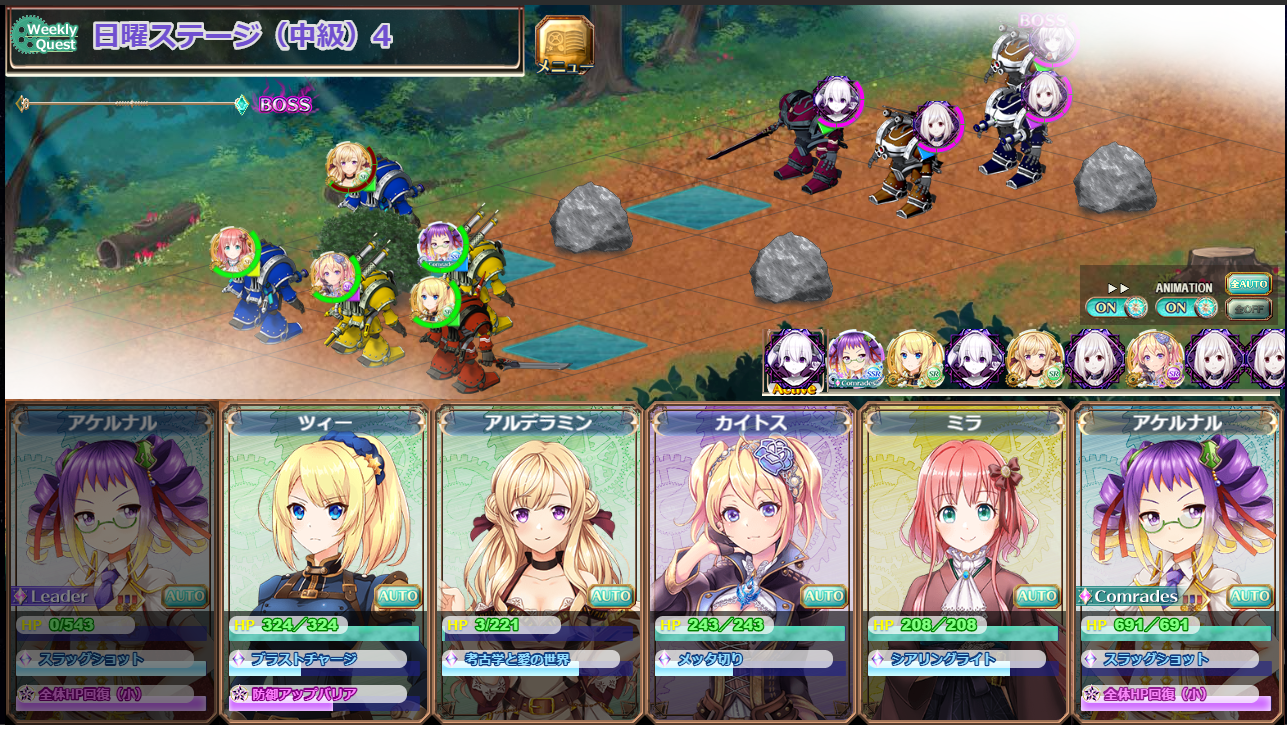
Task: Toggle the fast-forward speed switch
Action: point(1118,307)
